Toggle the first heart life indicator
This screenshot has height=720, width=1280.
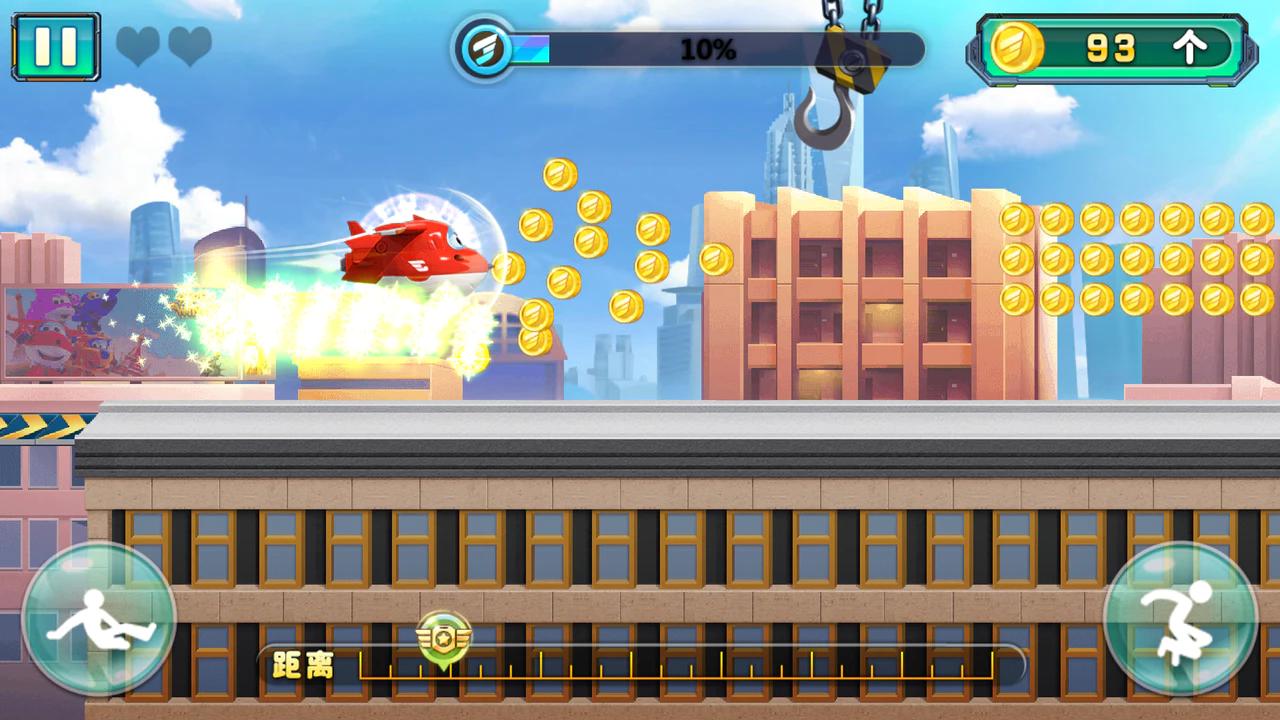point(138,48)
